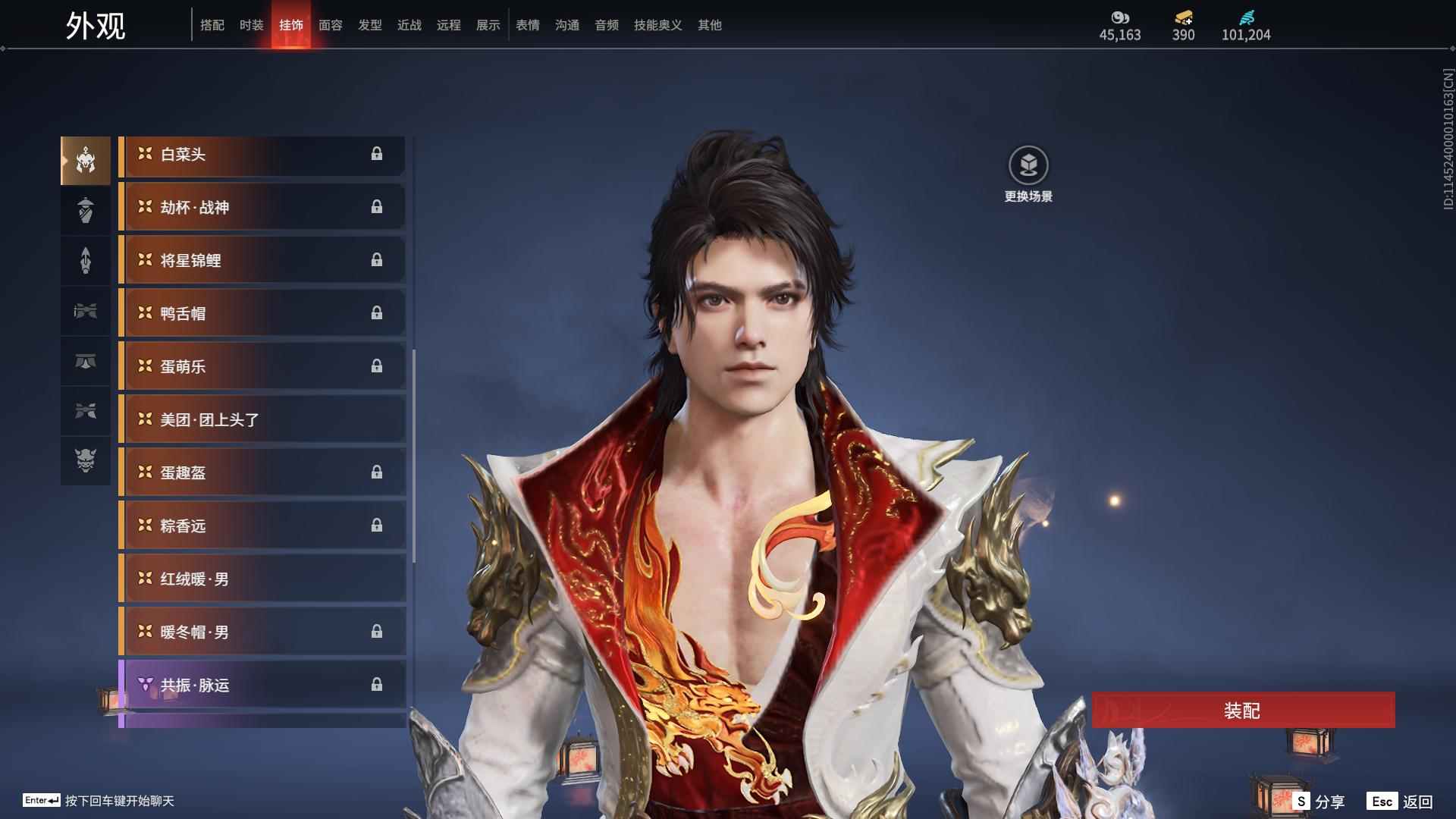
Task: Choose the 白菜头 accessory
Action: [x=262, y=155]
